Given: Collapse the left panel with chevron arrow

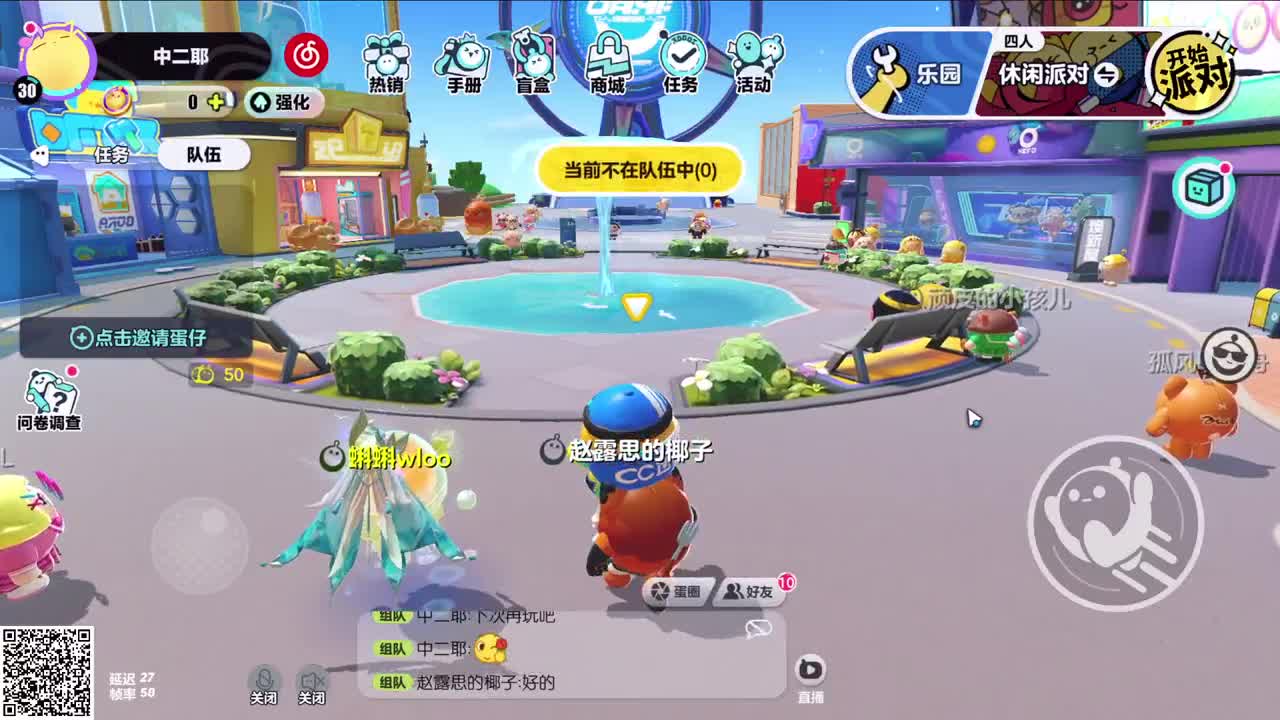Looking at the screenshot, I should pos(40,153).
